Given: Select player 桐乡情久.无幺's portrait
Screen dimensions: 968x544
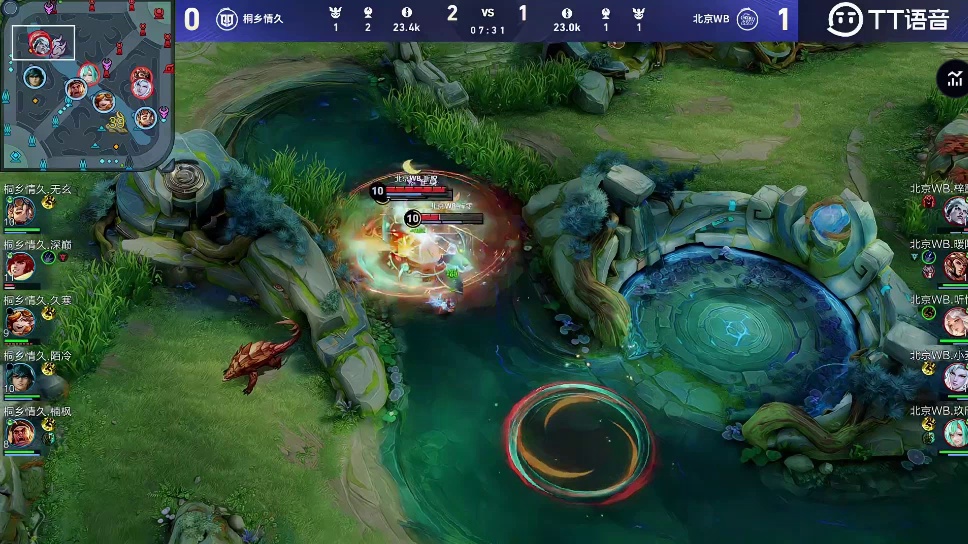Looking at the screenshot, I should click(21, 211).
